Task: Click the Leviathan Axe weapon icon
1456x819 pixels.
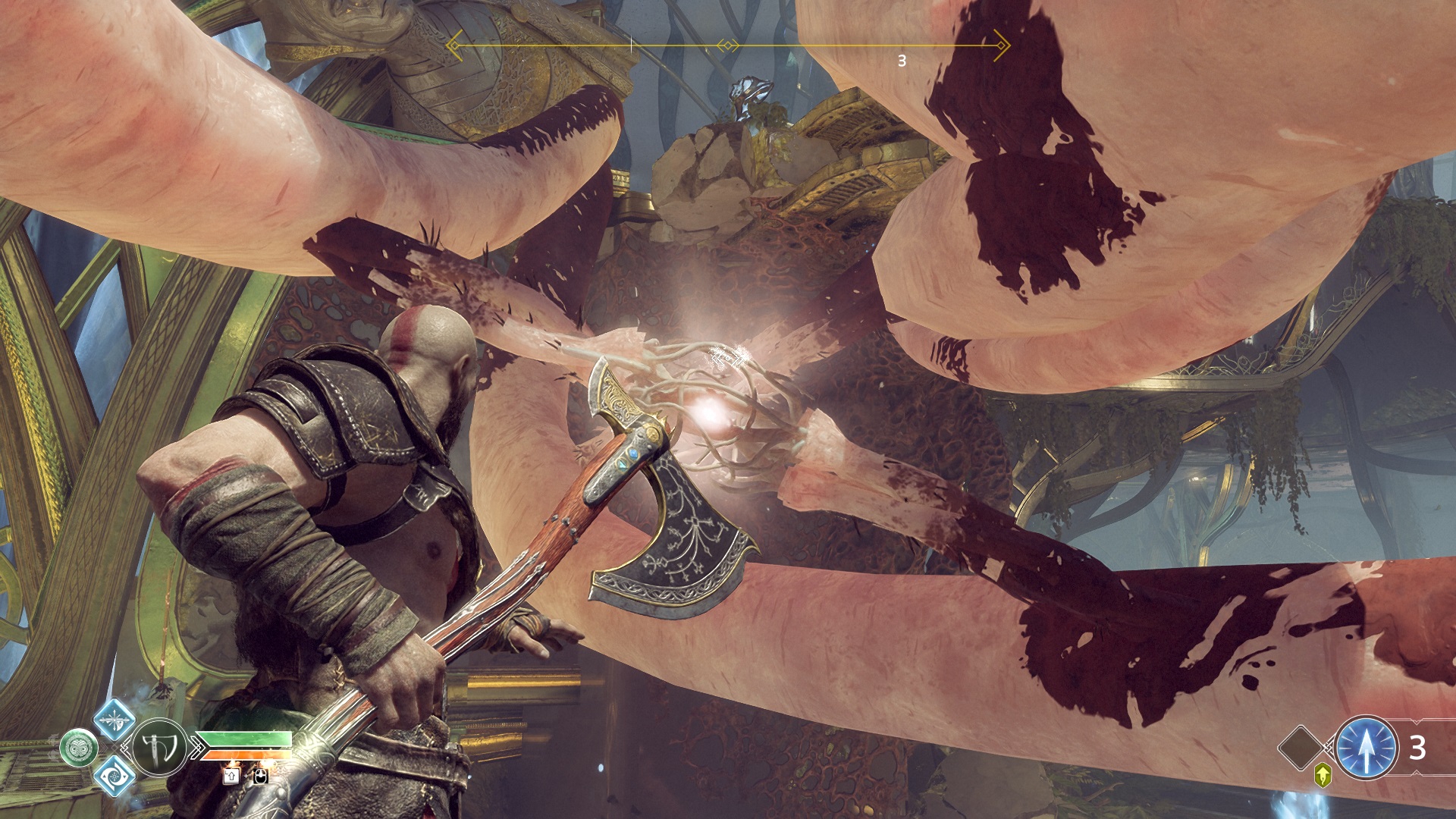Action: pyautogui.click(x=159, y=748)
